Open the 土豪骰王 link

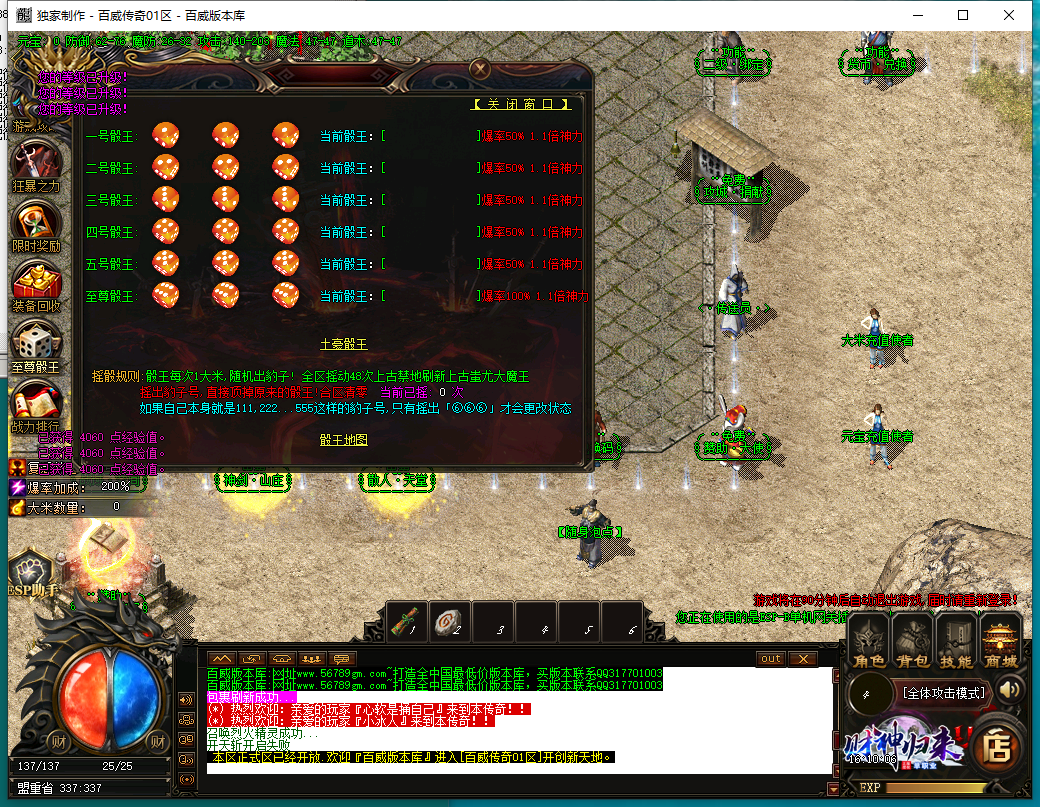[x=343, y=344]
